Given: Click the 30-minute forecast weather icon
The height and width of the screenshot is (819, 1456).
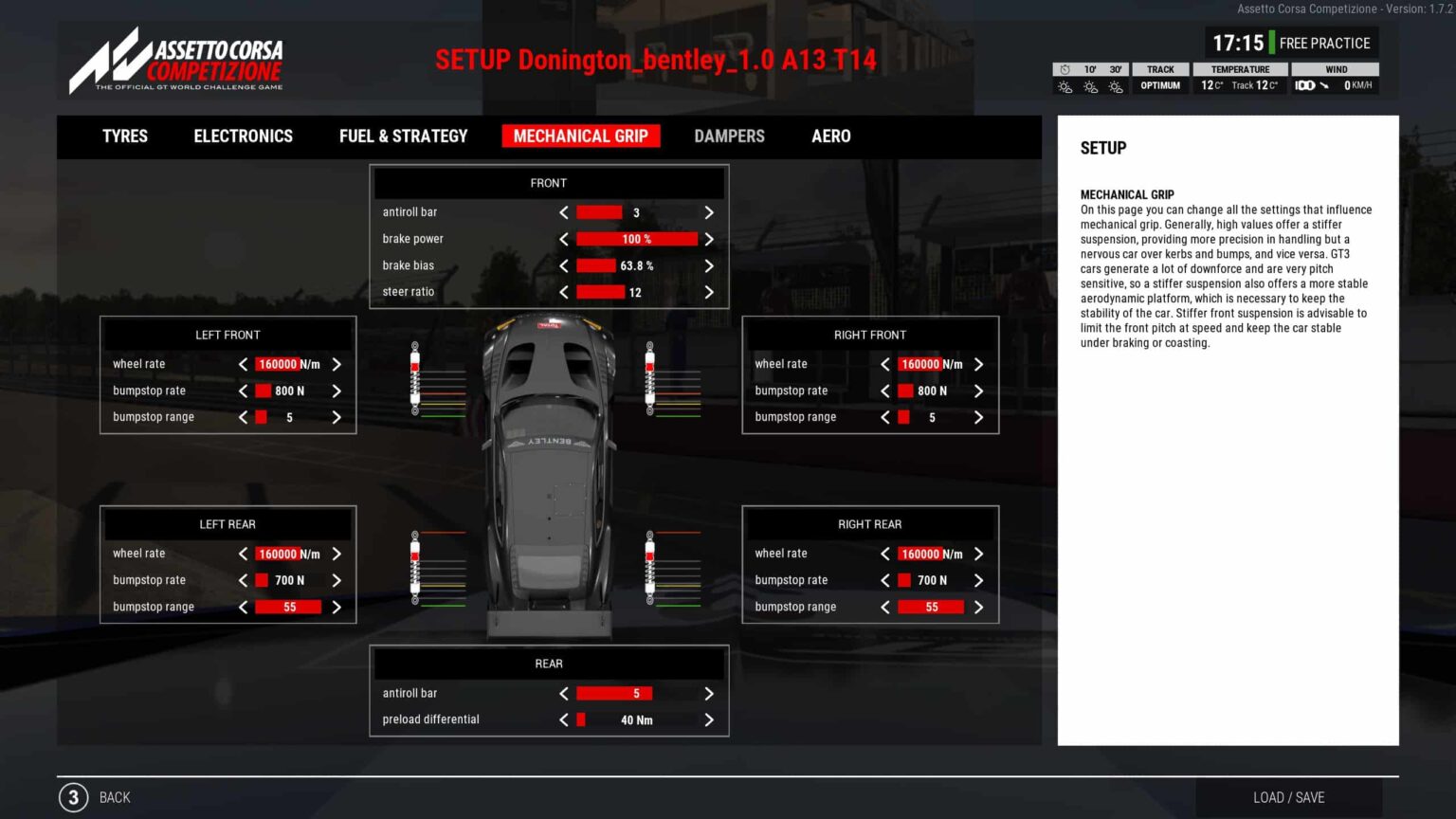Looking at the screenshot, I should click(1116, 86).
